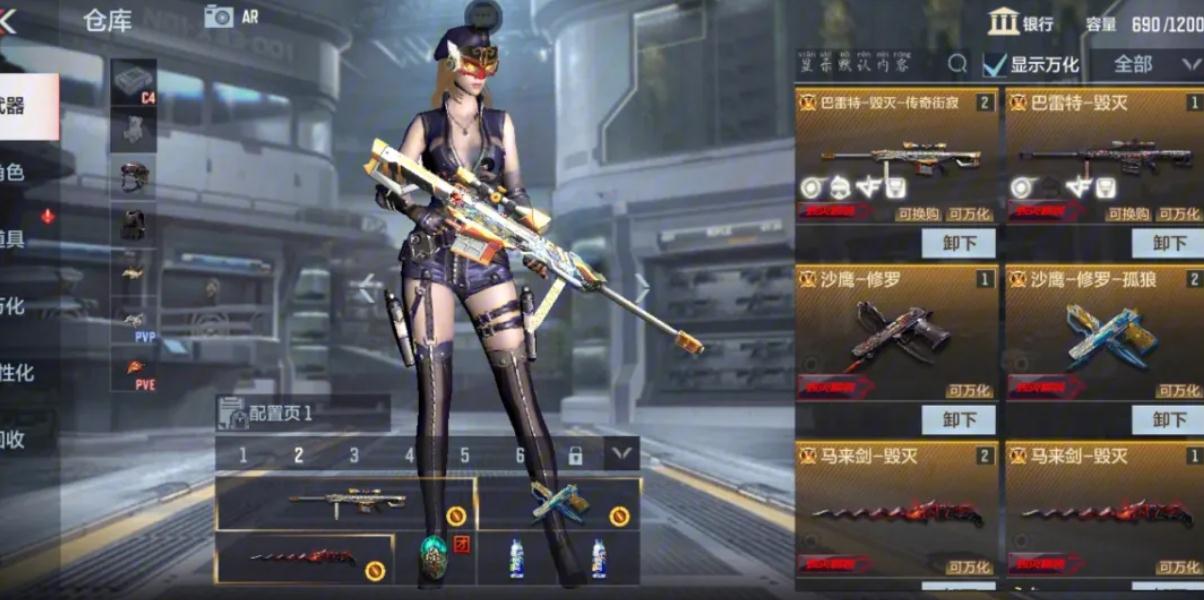This screenshot has width=1204, height=600.
Task: Select the grenade loadout slot
Action: tap(432, 558)
